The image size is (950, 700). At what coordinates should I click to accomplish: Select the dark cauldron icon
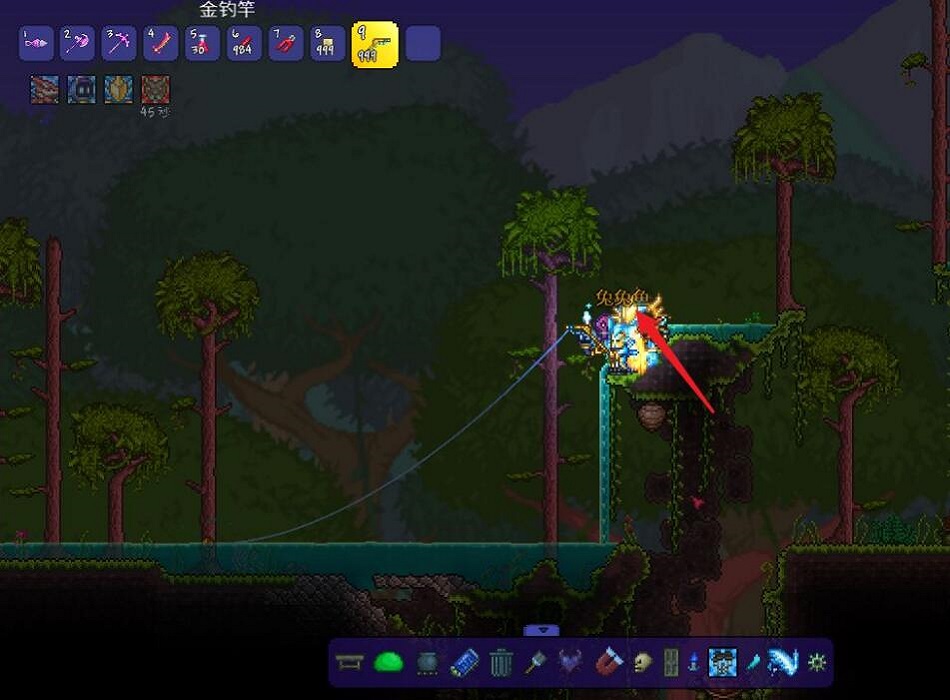click(427, 662)
